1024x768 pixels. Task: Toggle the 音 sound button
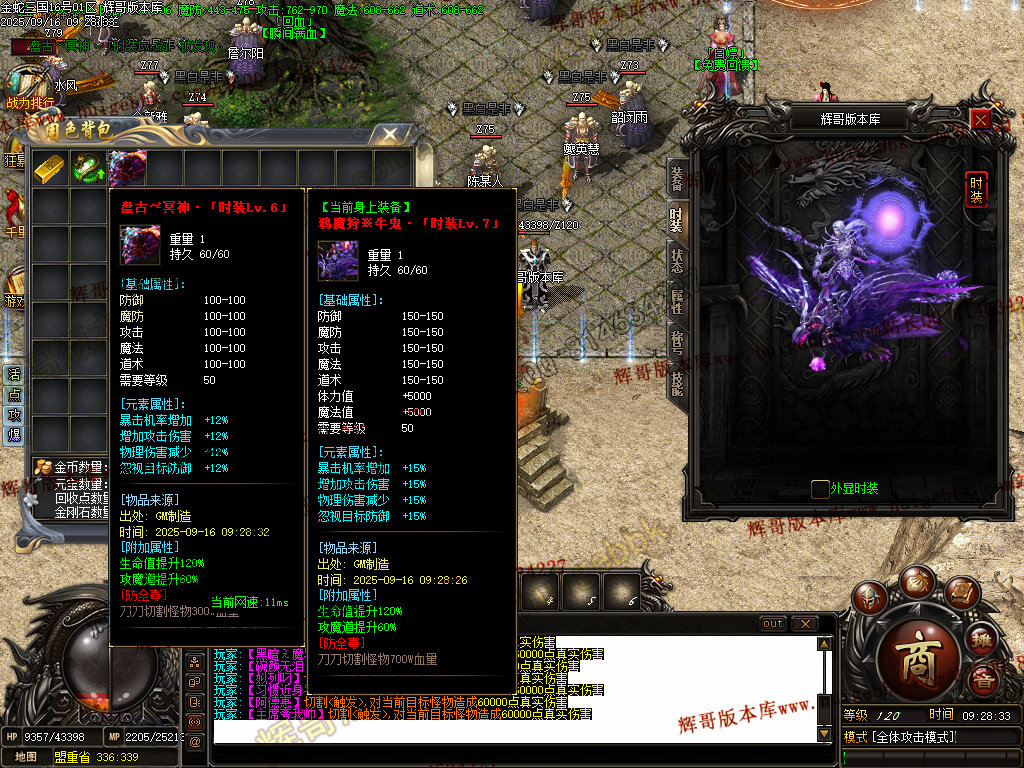pyautogui.click(x=985, y=682)
